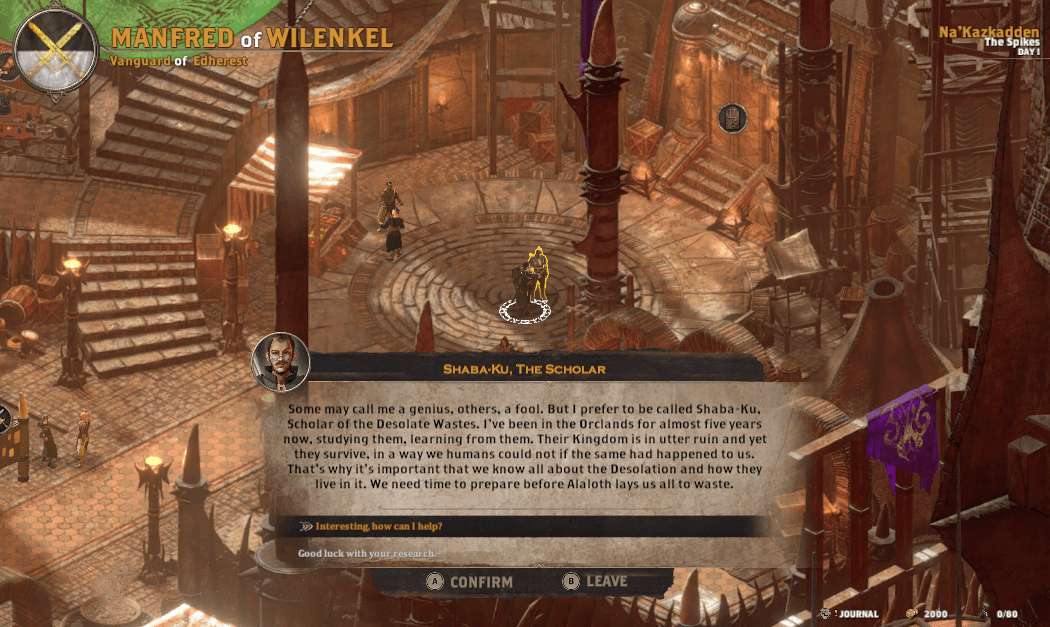Viewport: 1050px width, 627px height.
Task: Click Shaba-Ku's speaker portrait
Action: [x=281, y=362]
